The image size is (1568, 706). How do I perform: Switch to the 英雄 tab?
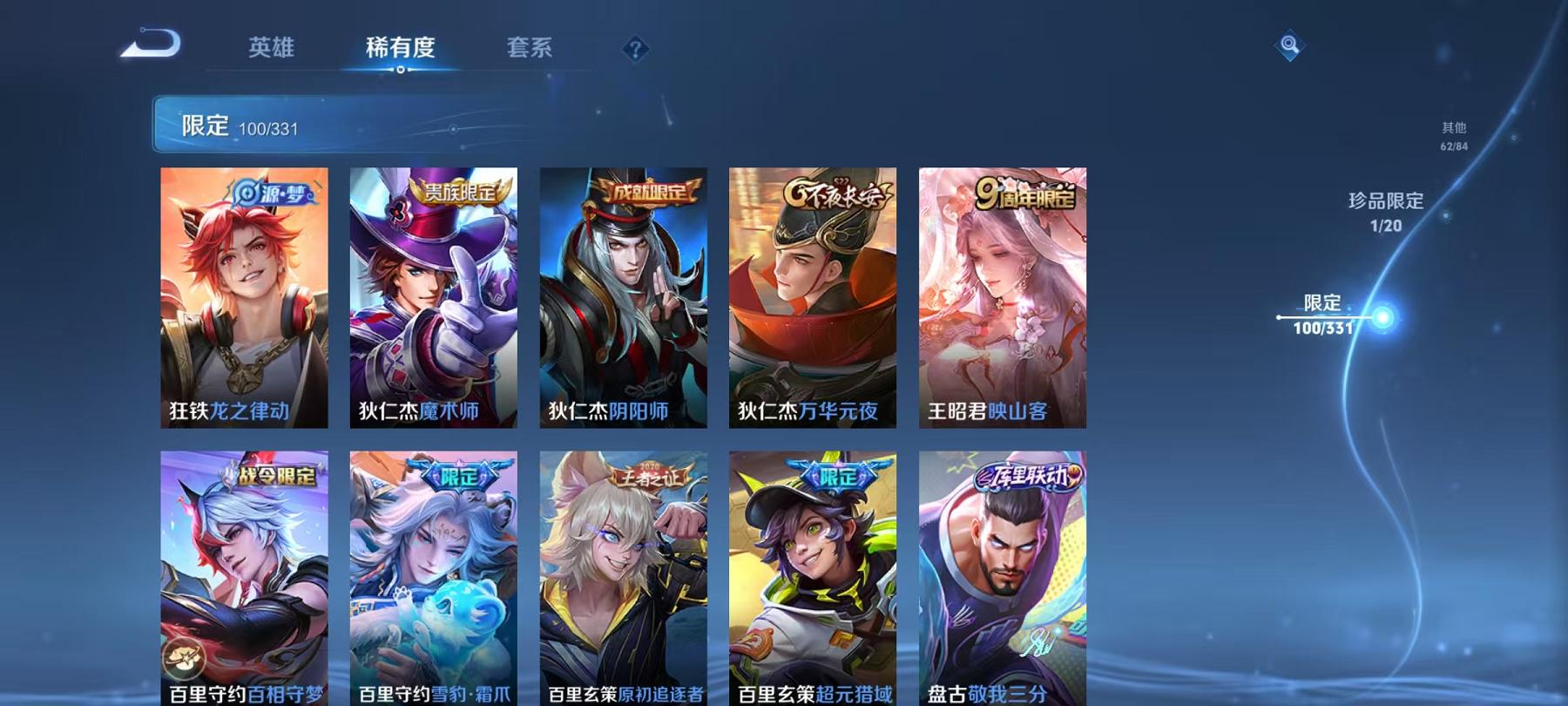pyautogui.click(x=272, y=49)
